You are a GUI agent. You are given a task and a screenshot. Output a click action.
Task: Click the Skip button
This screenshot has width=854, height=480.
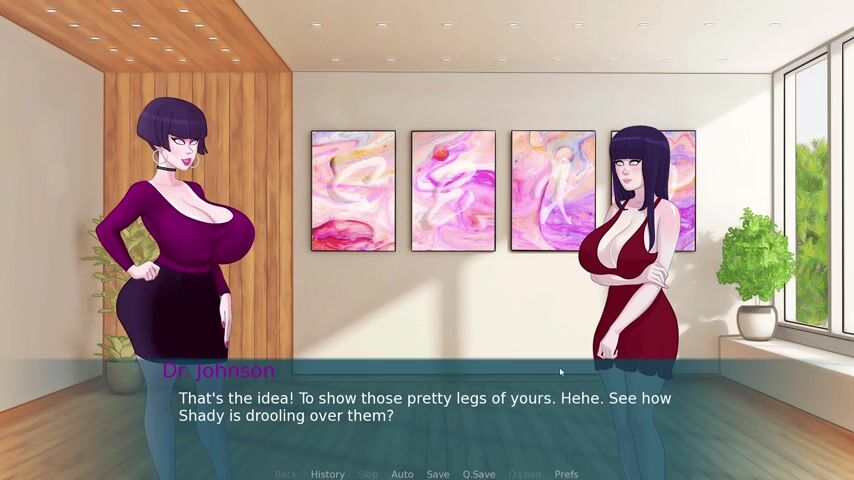368,474
